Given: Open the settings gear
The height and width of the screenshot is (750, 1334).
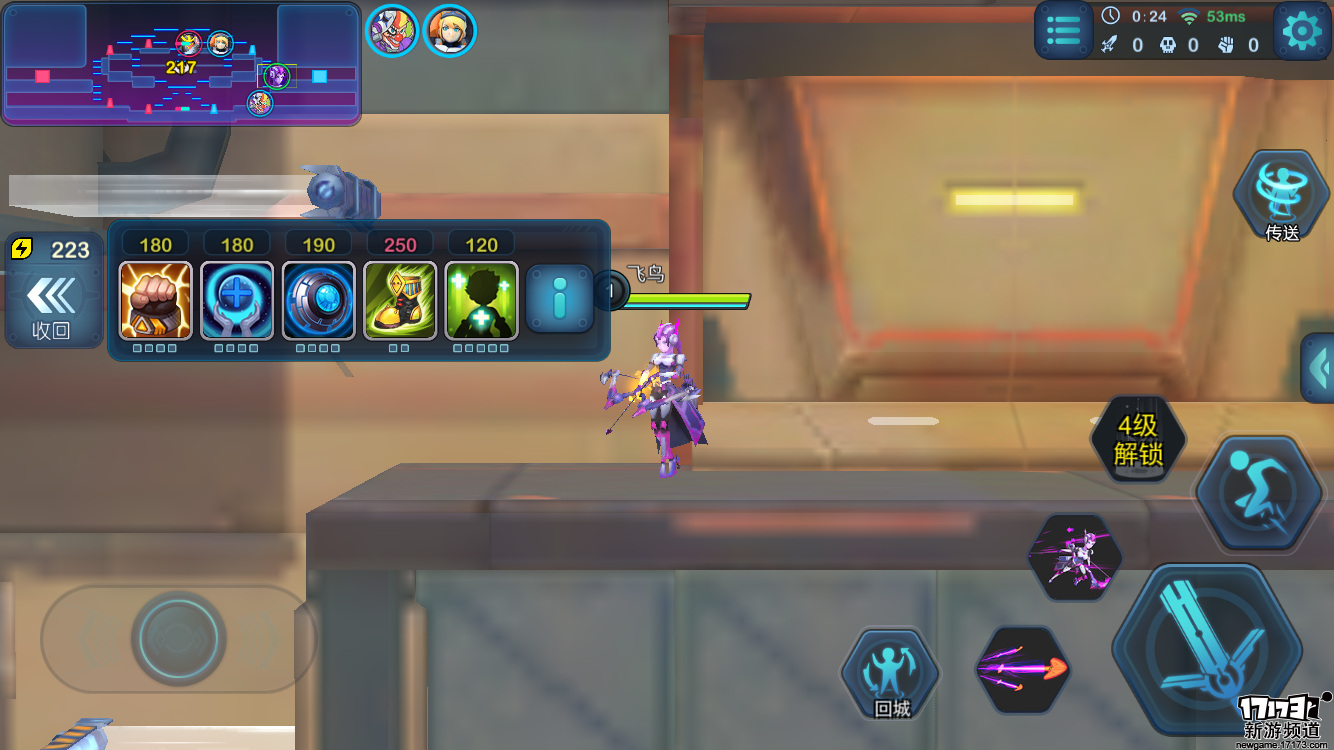Looking at the screenshot, I should click(1301, 32).
